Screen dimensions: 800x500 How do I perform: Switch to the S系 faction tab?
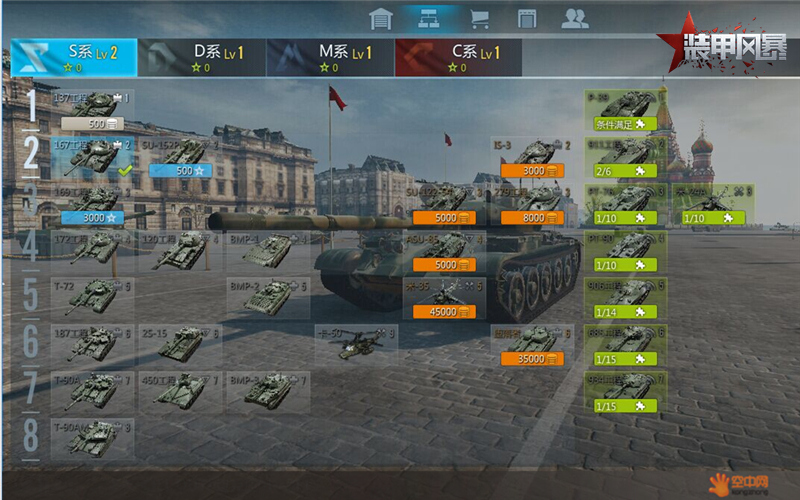[74, 57]
